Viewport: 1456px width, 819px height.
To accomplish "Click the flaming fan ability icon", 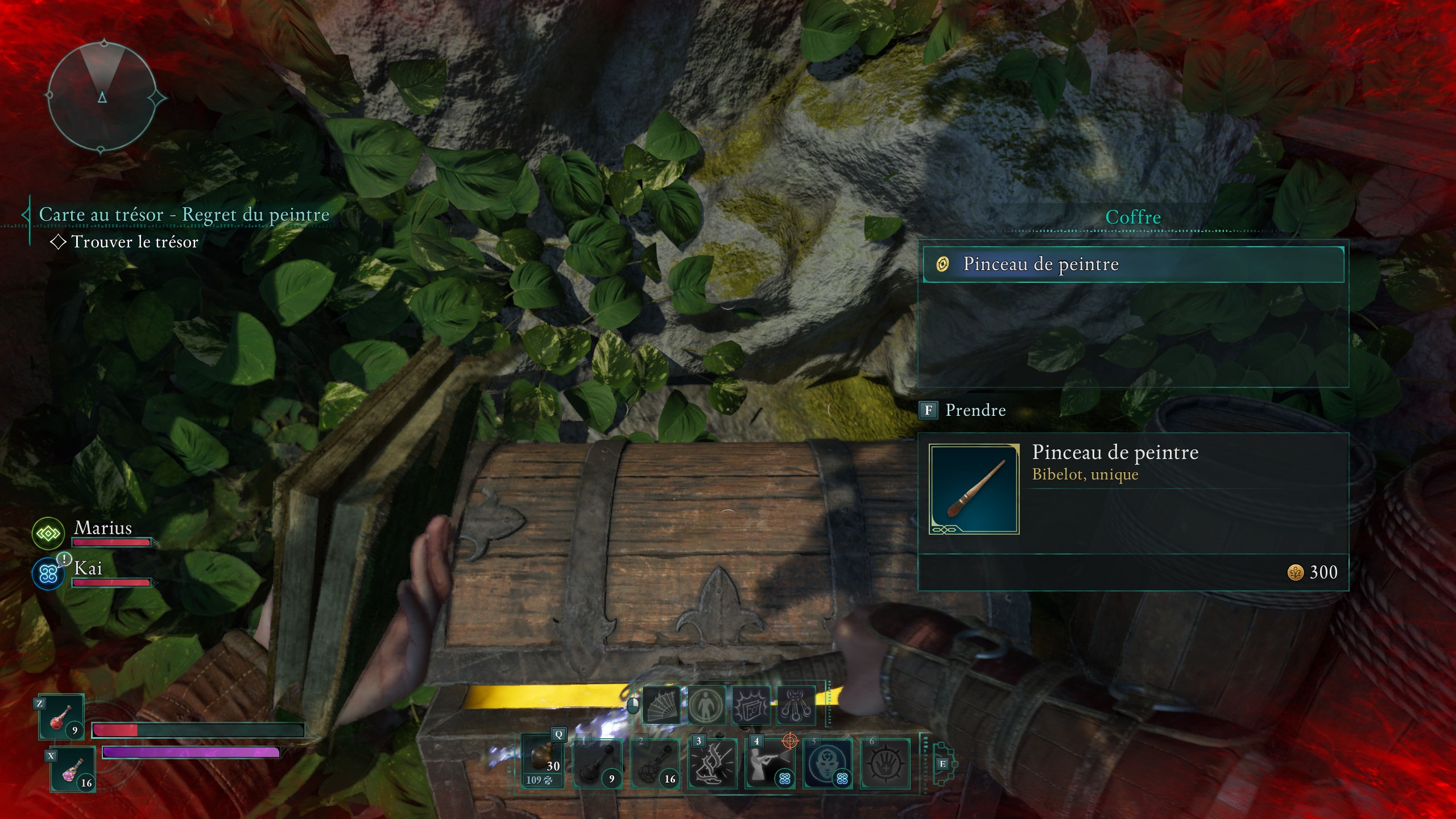I will [x=661, y=706].
